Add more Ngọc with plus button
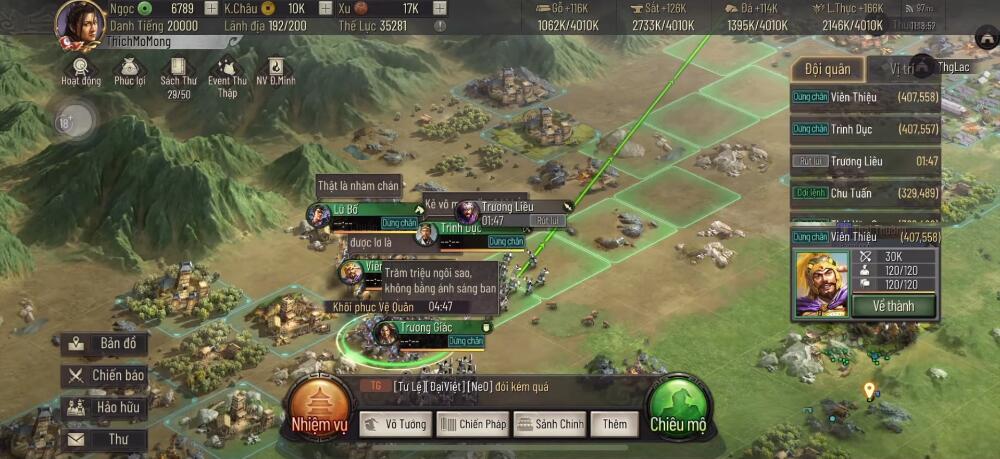This screenshot has height=459, width=1000. [x=210, y=8]
